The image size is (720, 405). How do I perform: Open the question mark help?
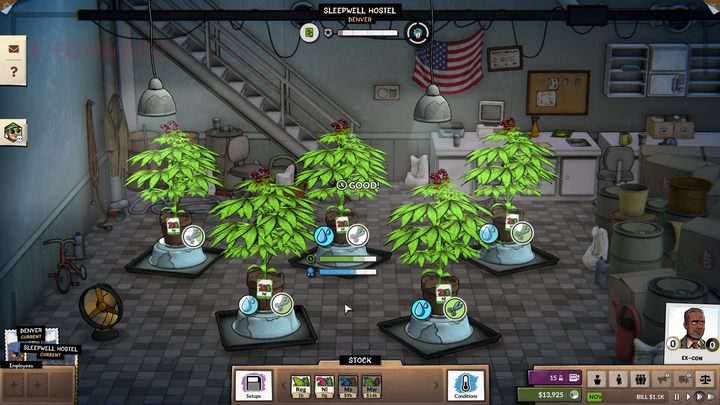14,72
